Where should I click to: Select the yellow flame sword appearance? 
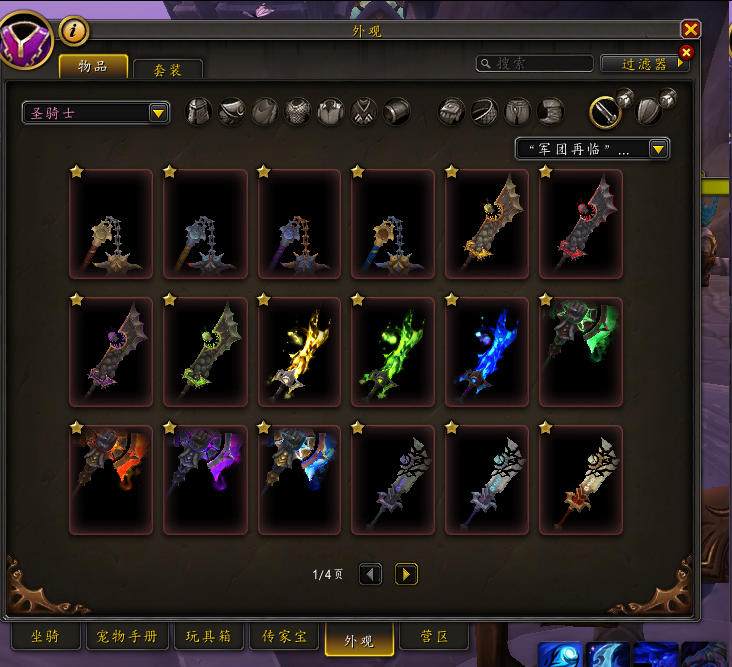(x=299, y=352)
